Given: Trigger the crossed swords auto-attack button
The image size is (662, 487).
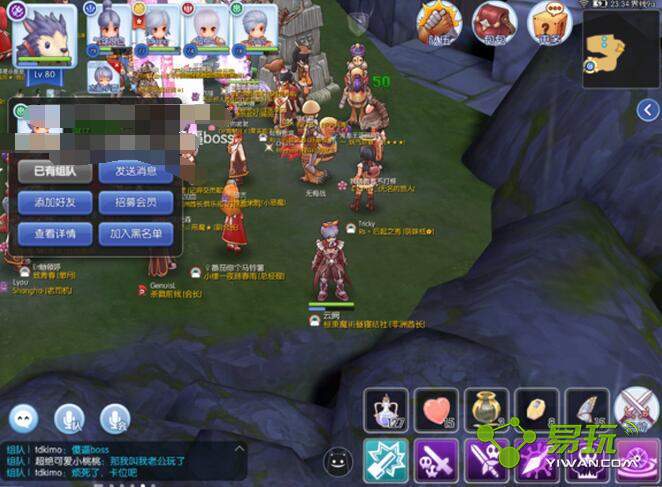Looking at the screenshot, I should click(636, 410).
